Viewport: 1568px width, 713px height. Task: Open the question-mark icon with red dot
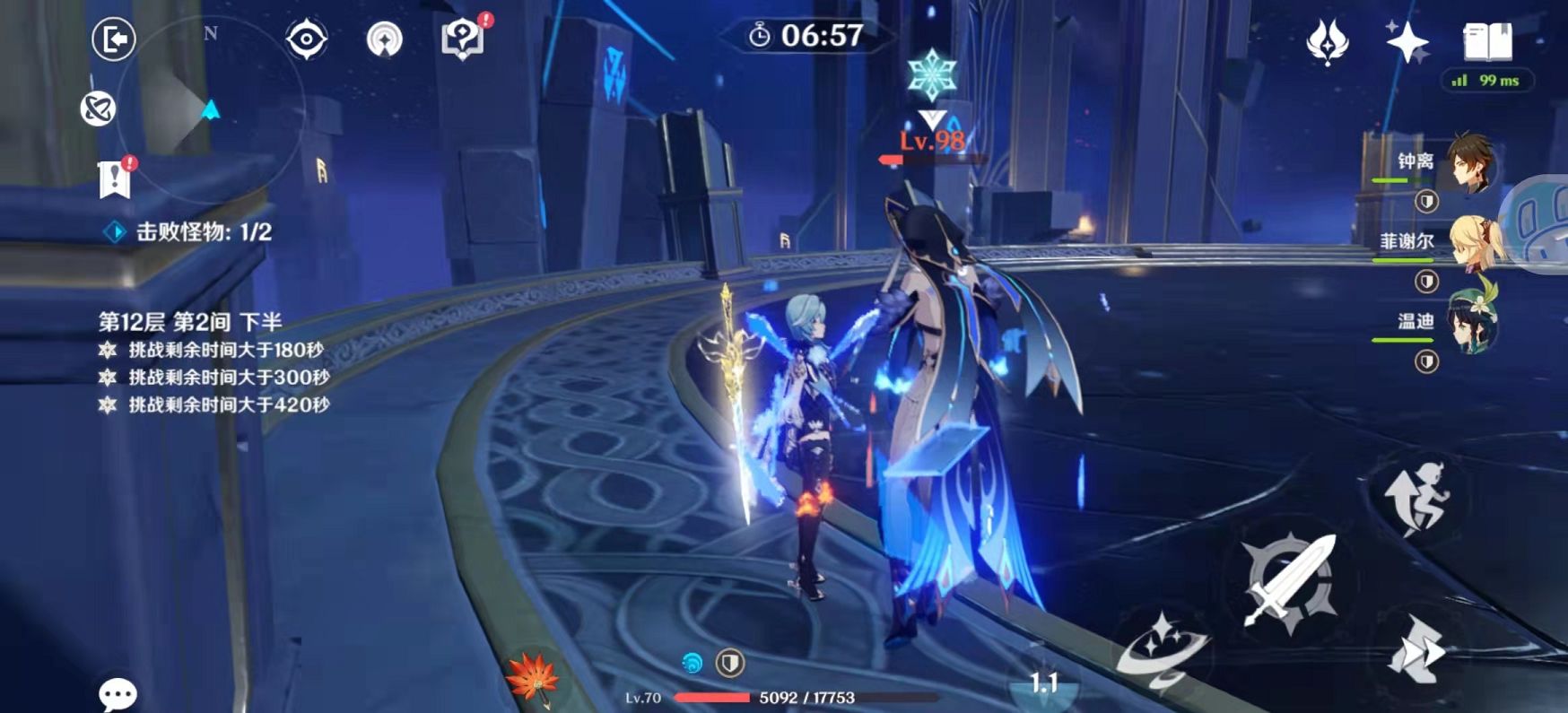(463, 39)
